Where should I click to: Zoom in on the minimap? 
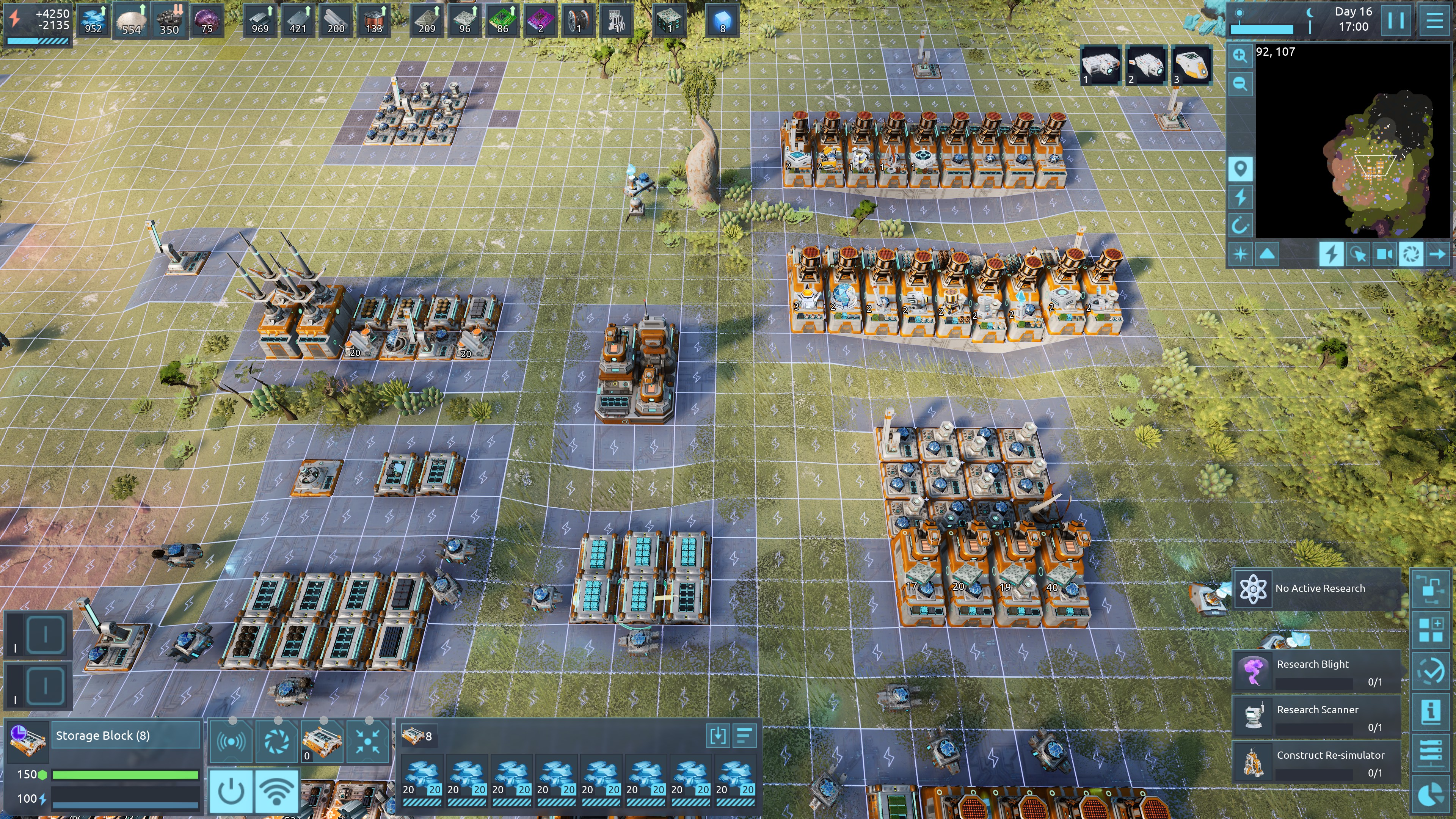click(x=1240, y=55)
